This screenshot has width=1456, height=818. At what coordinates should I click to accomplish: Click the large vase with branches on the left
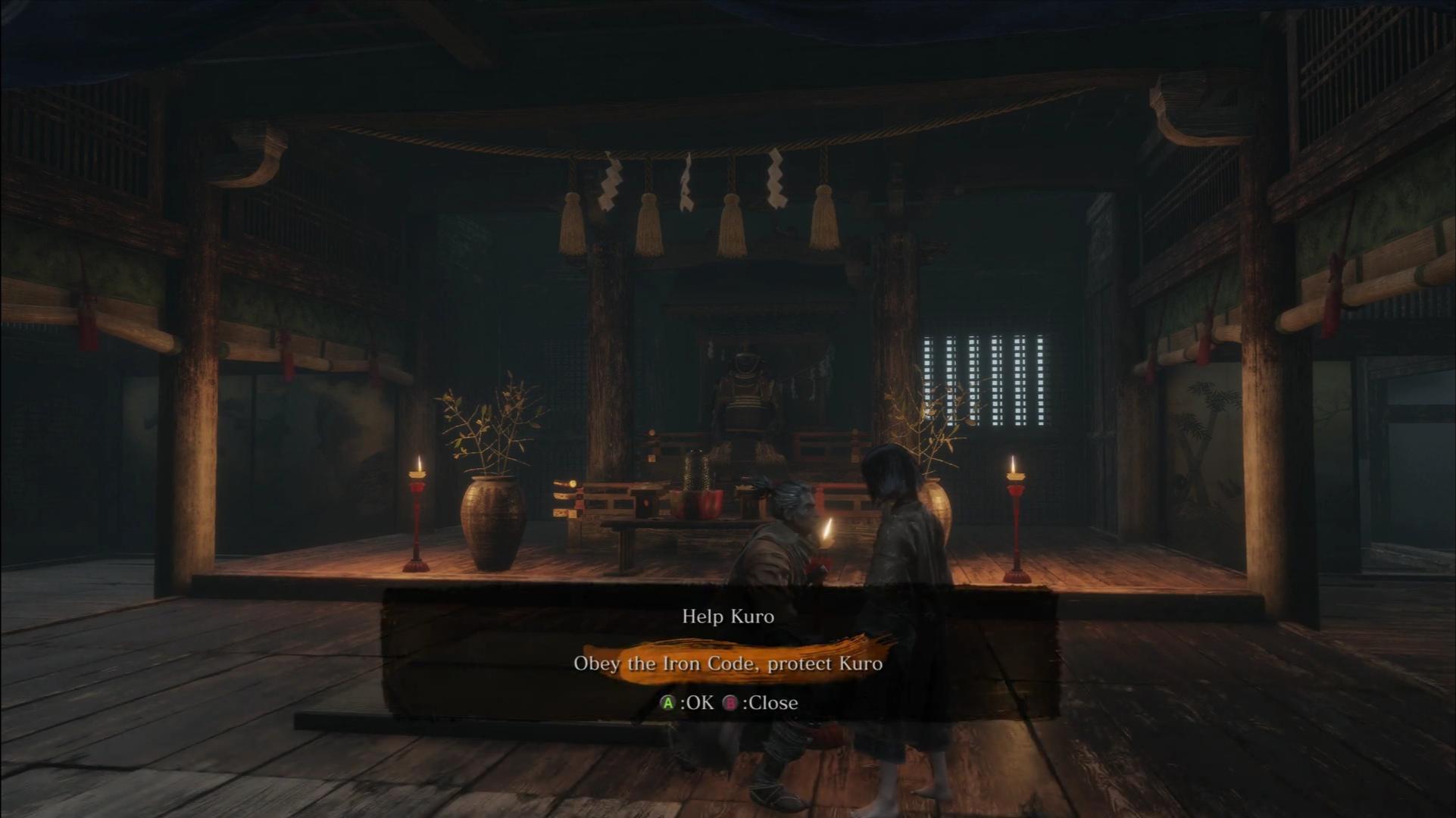click(492, 523)
